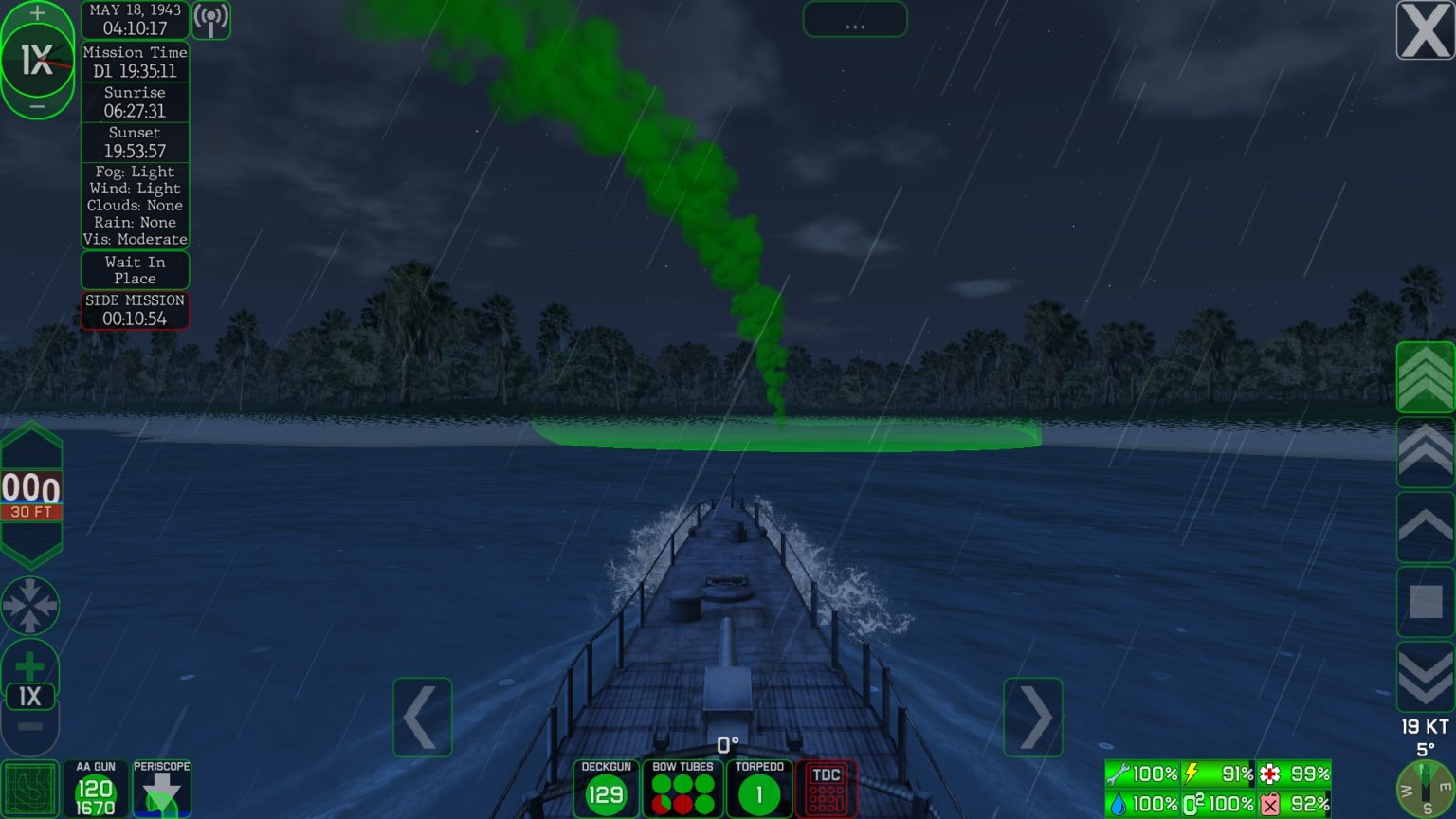Click the left camera rotation arrow

pyautogui.click(x=423, y=718)
